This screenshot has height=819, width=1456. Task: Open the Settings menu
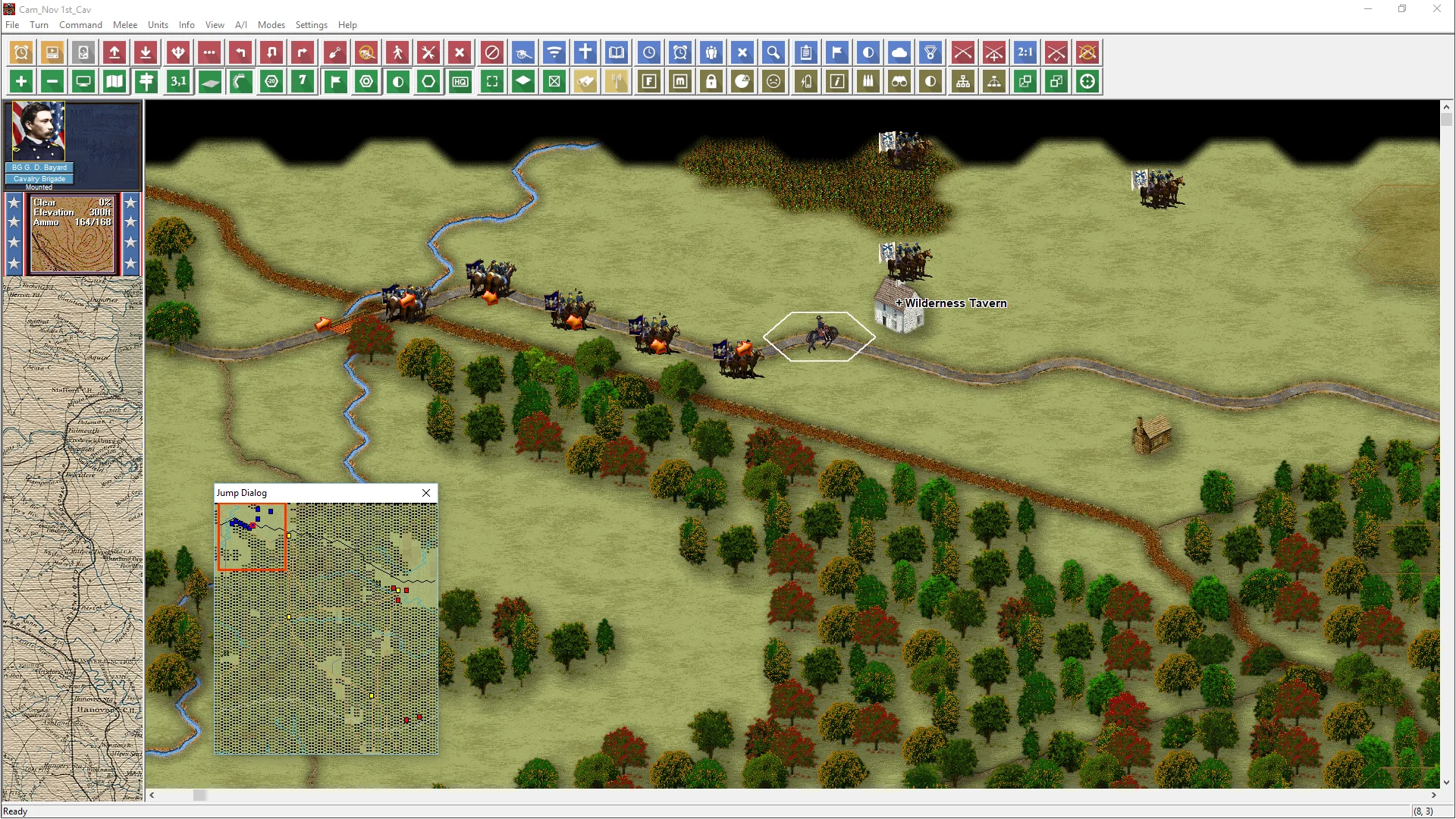coord(311,25)
